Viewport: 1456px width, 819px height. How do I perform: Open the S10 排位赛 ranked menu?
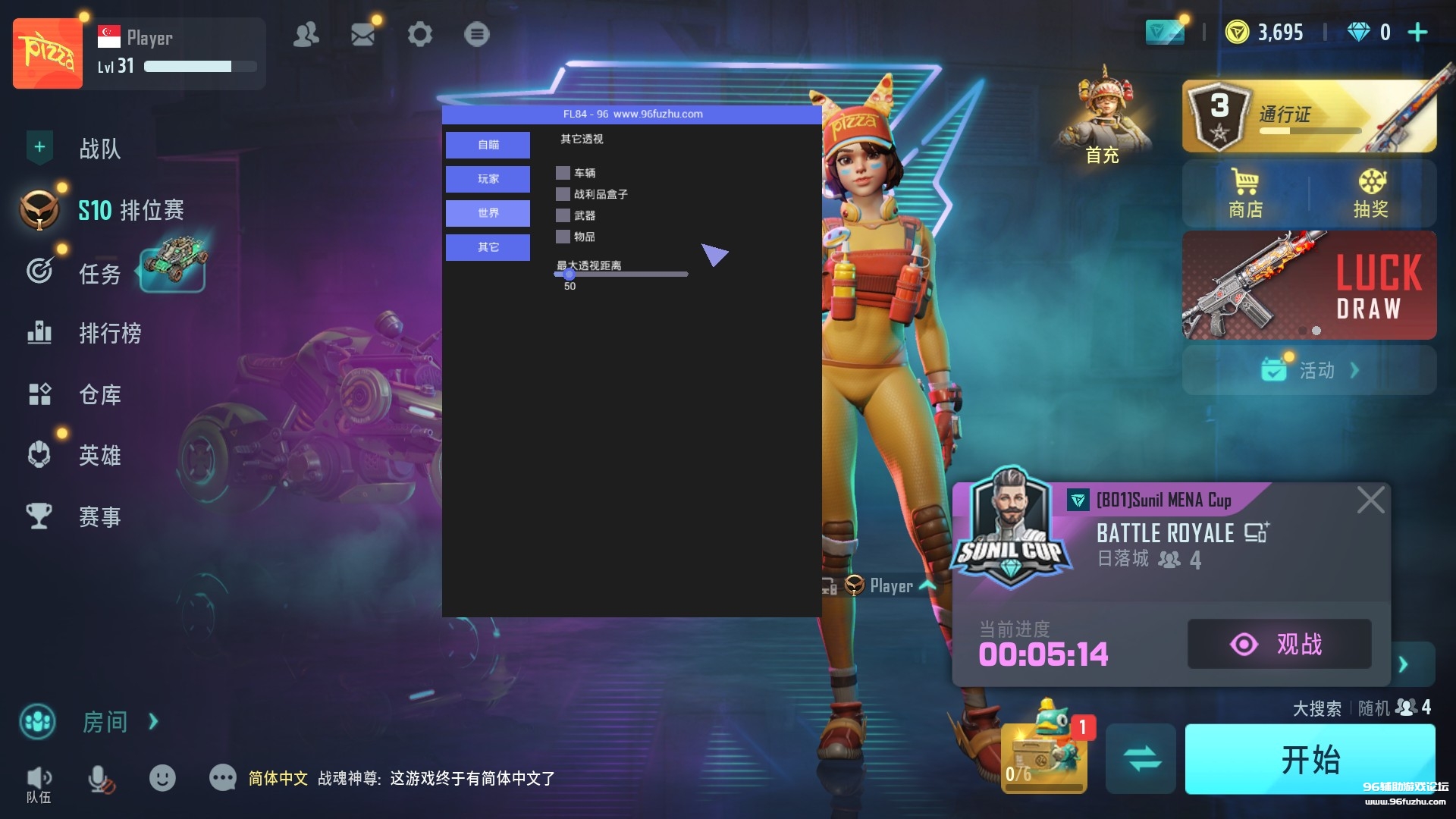click(x=130, y=210)
